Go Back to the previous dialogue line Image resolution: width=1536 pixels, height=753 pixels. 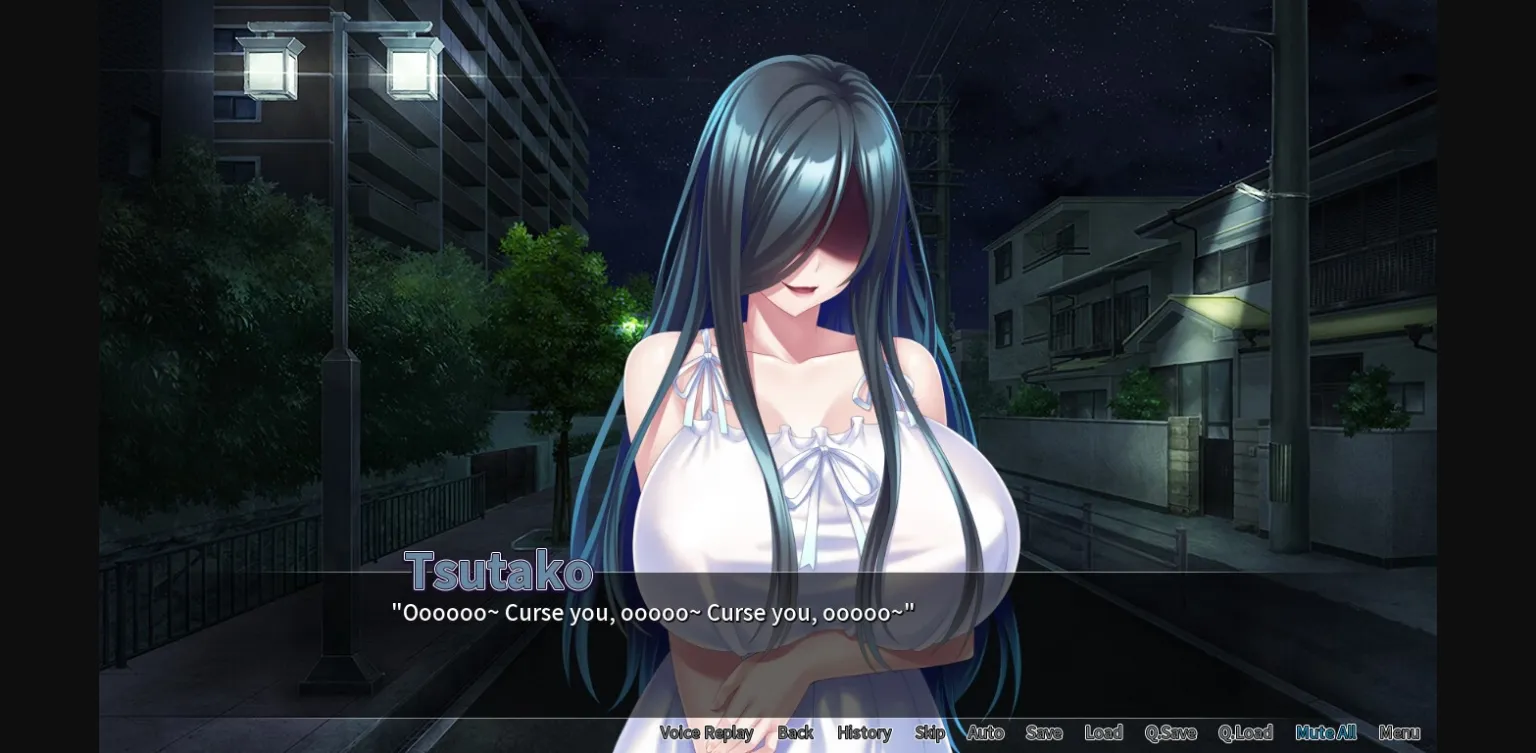[x=796, y=733]
